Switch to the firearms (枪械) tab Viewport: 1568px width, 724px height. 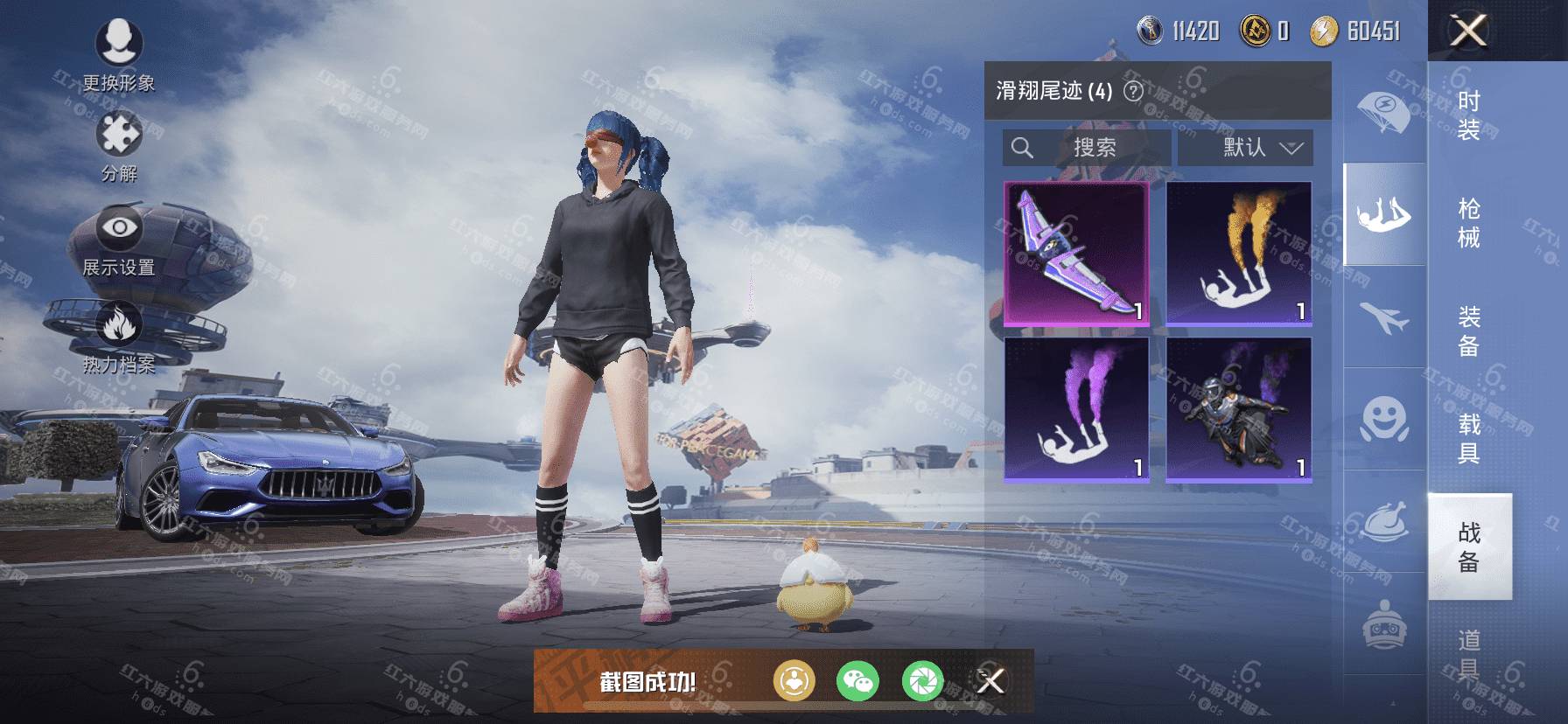click(x=1469, y=223)
